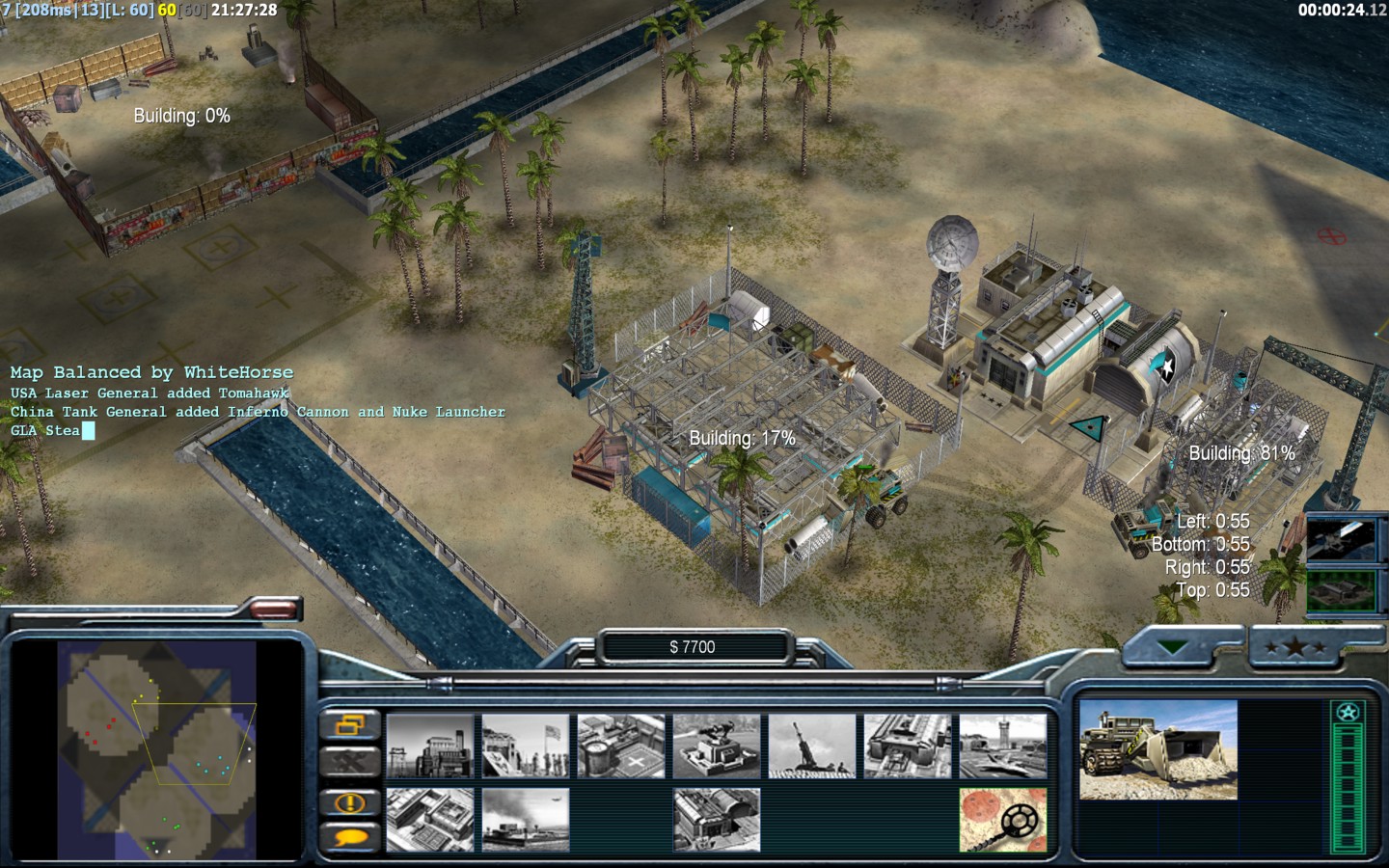Open the Generals powers three-star button

point(1295,648)
